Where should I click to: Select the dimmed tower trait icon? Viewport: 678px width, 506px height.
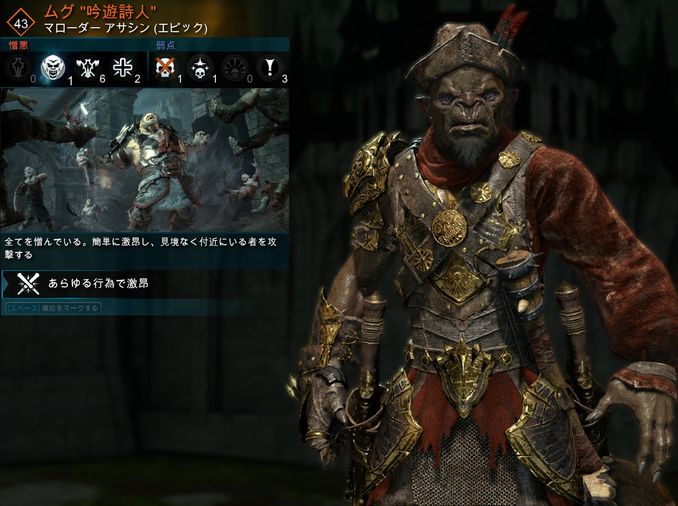point(18,68)
